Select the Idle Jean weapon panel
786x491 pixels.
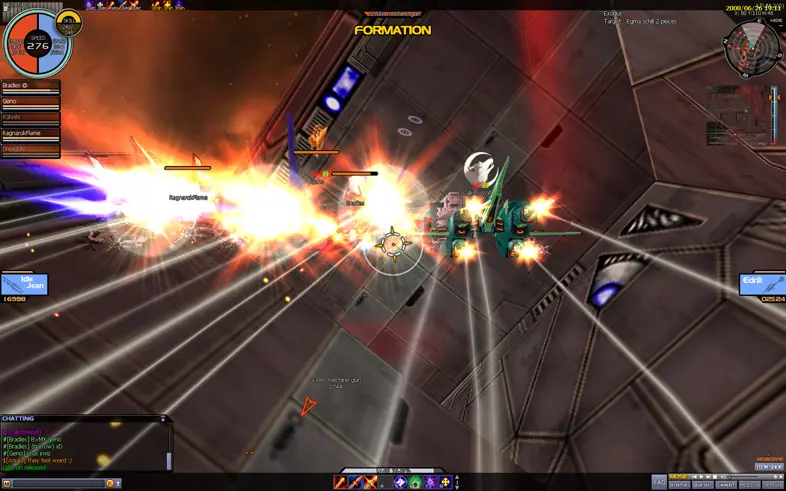(x=23, y=284)
